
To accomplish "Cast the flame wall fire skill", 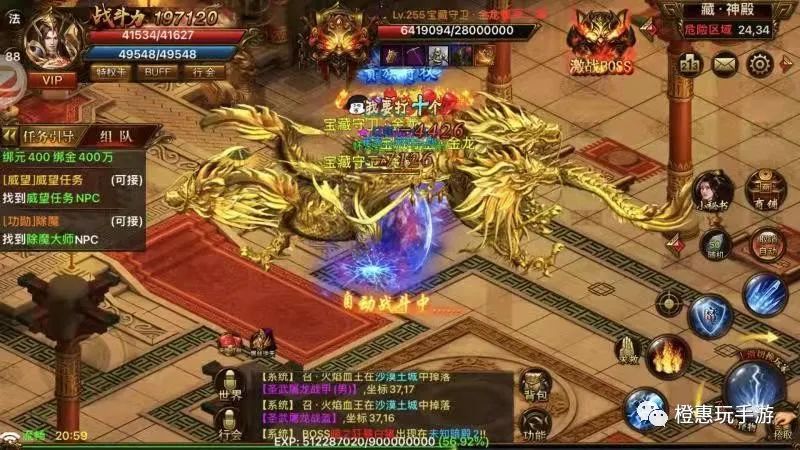I will [x=663, y=356].
